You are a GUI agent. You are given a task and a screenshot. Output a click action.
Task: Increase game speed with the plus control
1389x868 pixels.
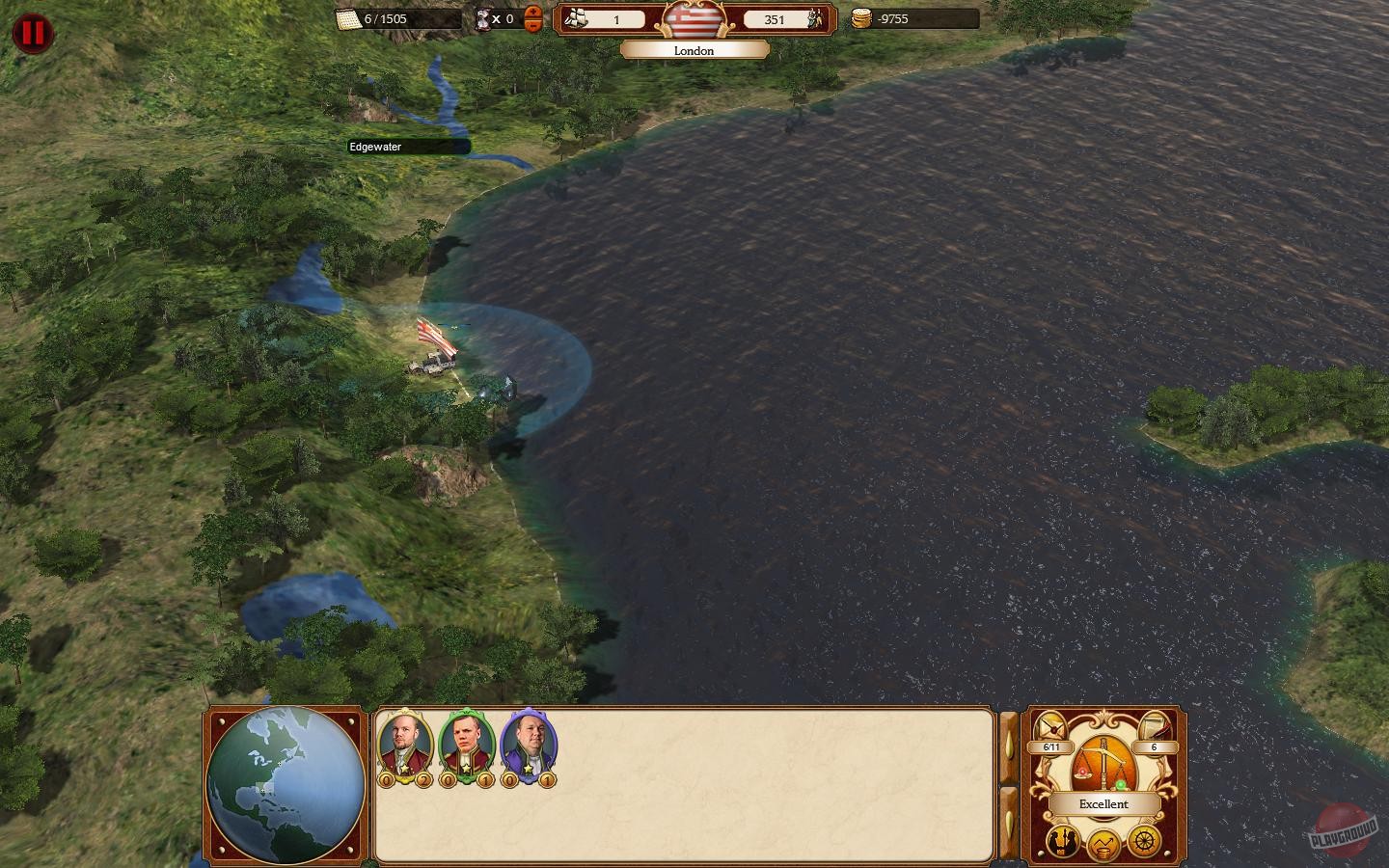[532, 13]
